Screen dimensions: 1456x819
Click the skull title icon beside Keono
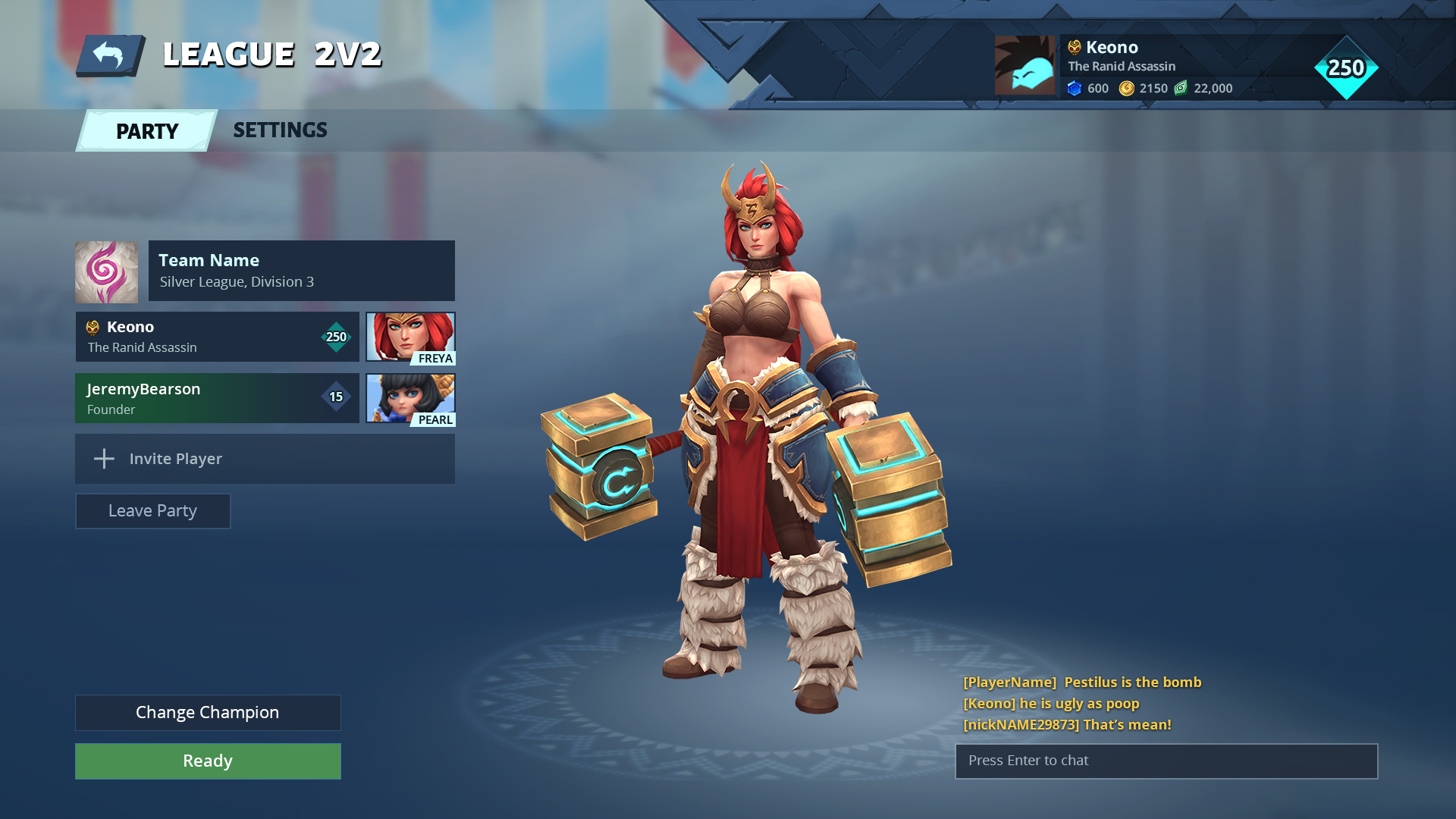1073,46
